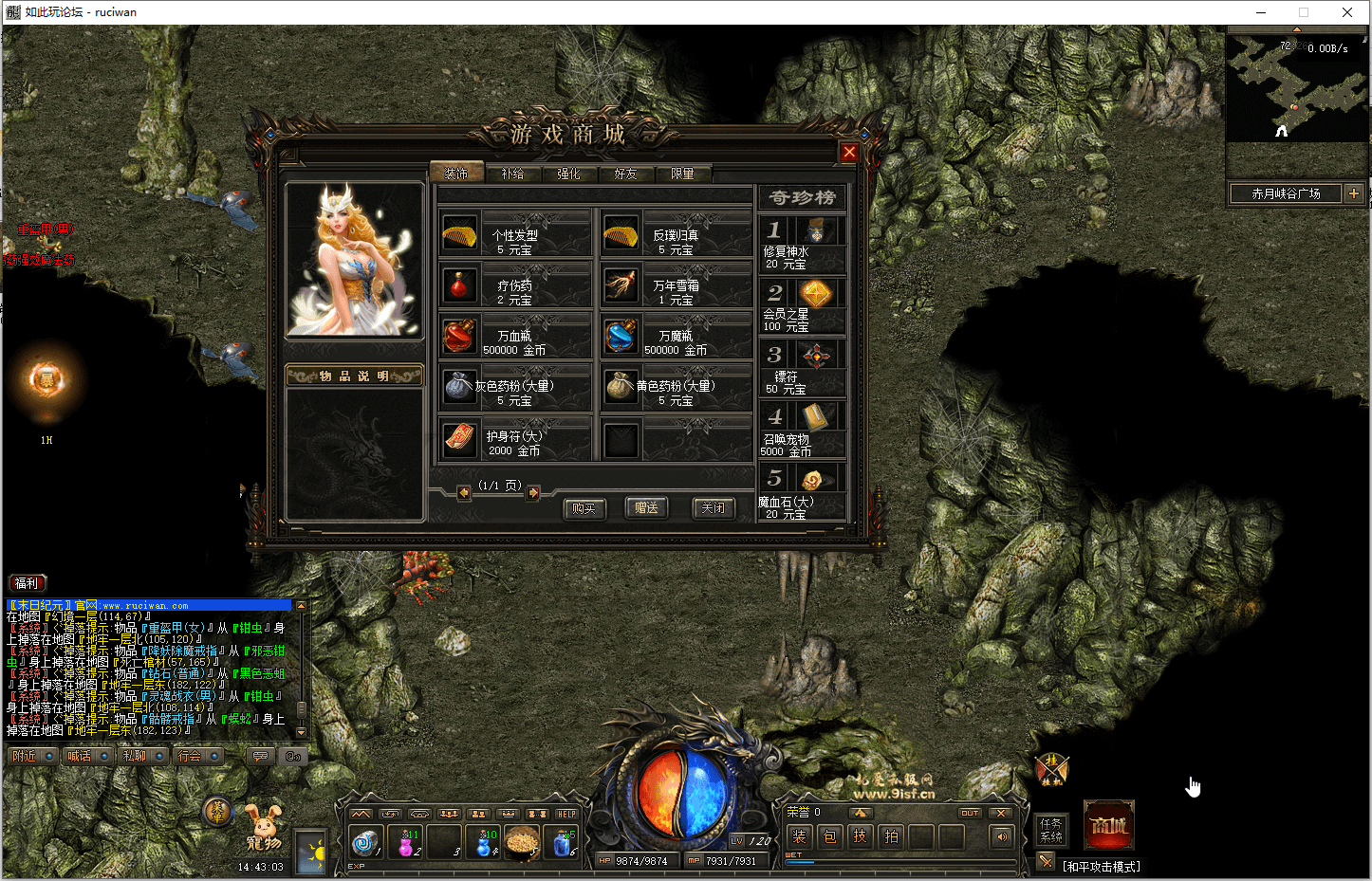Screen dimensions: 1372x881
Task: Click the 赠送 gift button
Action: tap(647, 508)
